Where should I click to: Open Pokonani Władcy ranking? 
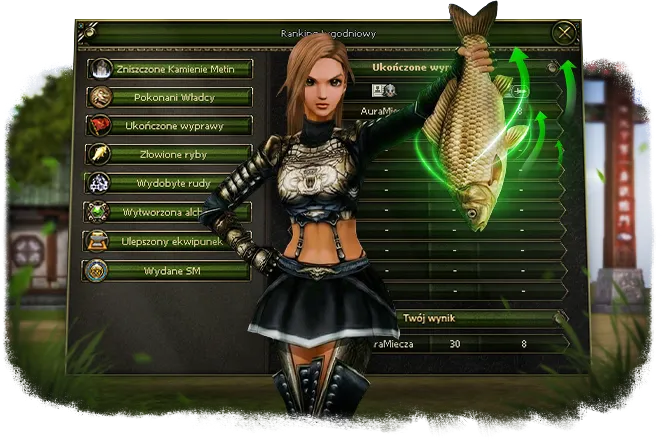168,97
